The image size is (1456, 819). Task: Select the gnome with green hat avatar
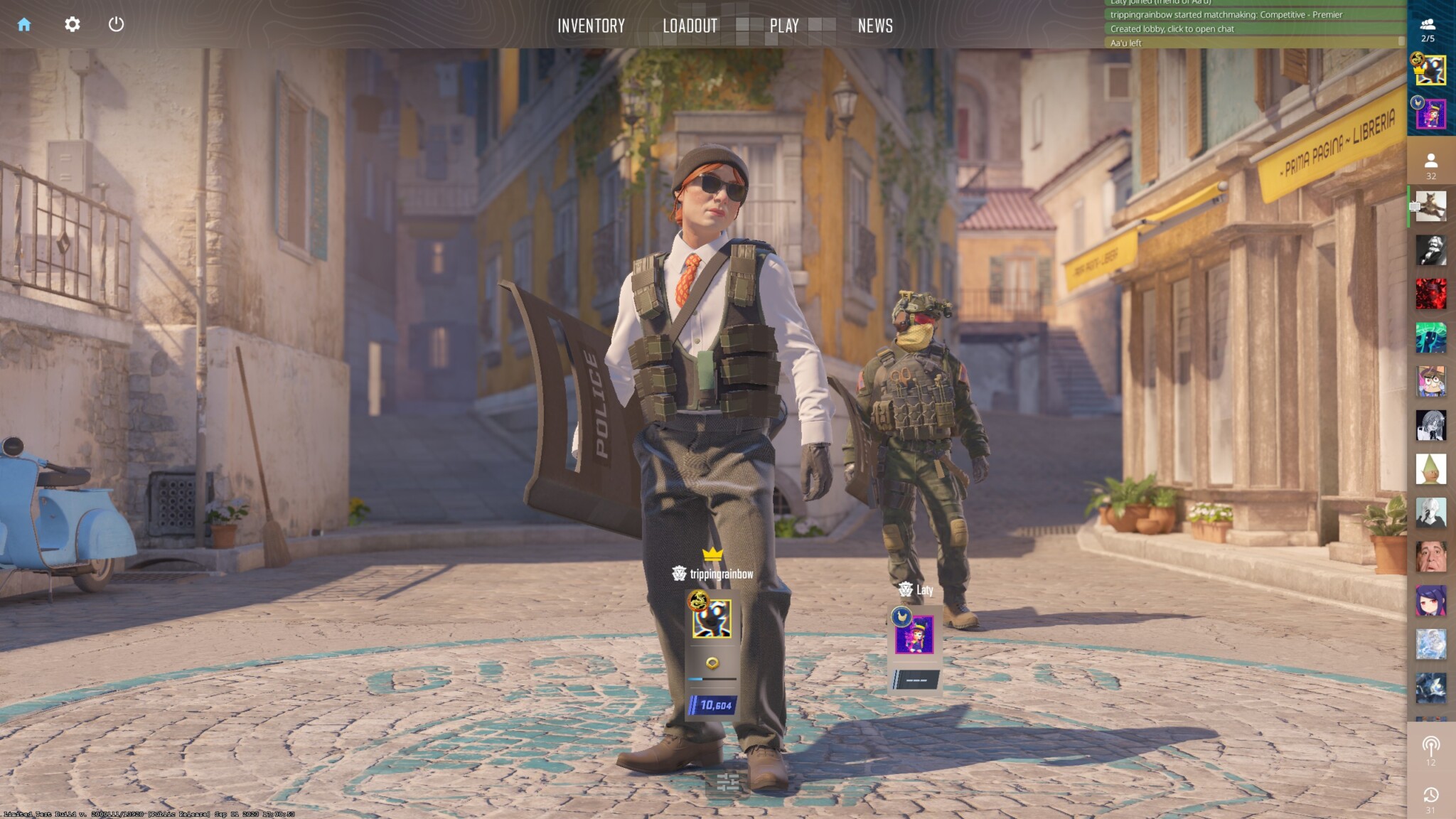click(1430, 469)
